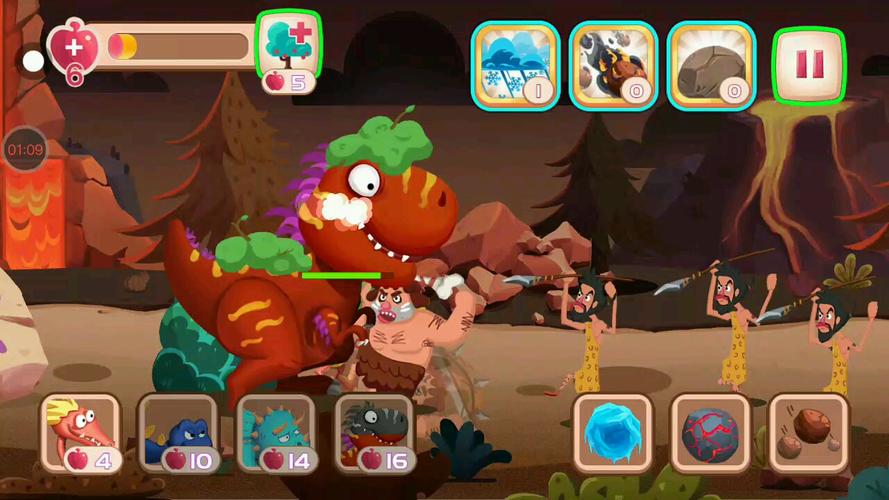Screen dimensions: 889x500
Task: Use the meteor strike power-up
Action: click(612, 65)
